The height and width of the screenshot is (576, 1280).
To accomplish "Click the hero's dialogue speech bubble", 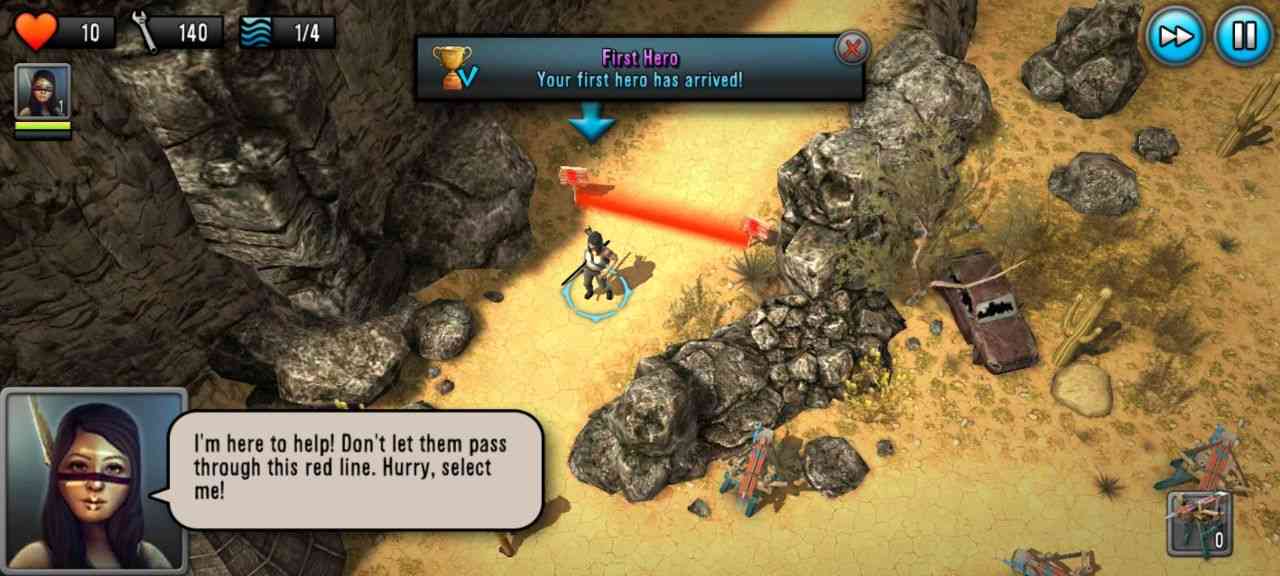I will (x=357, y=468).
